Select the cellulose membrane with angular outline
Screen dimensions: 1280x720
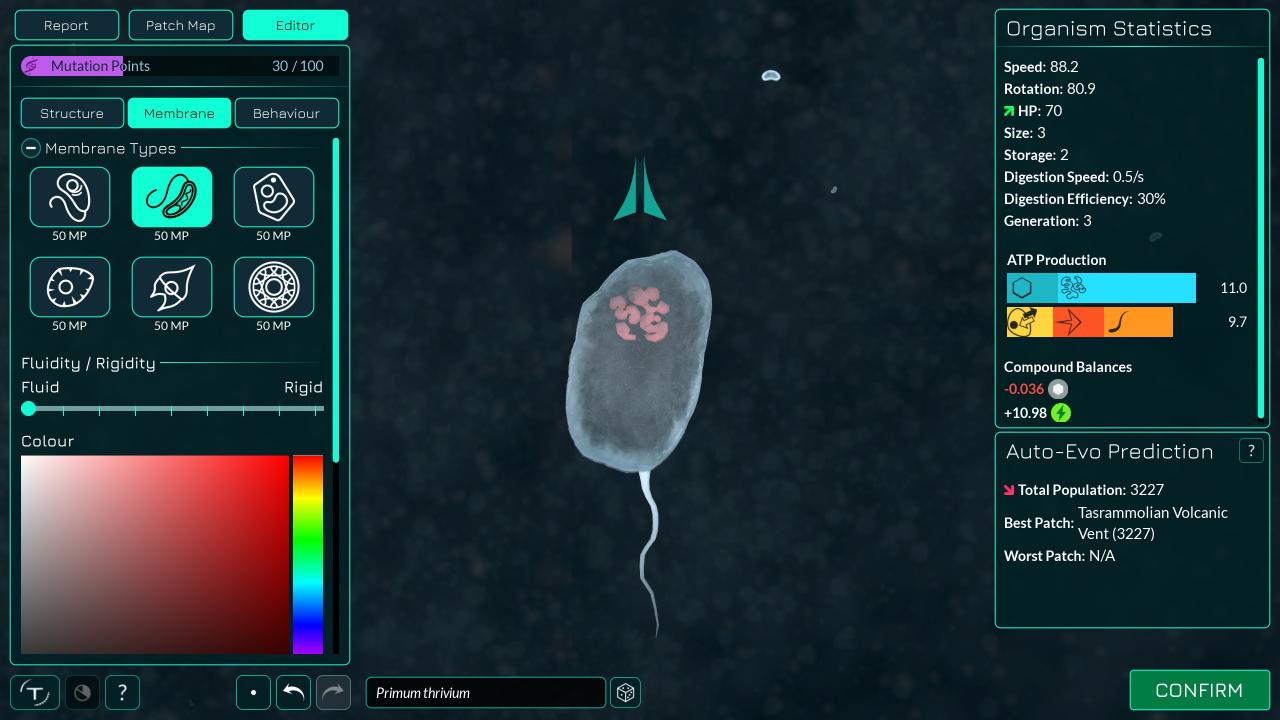coord(274,197)
